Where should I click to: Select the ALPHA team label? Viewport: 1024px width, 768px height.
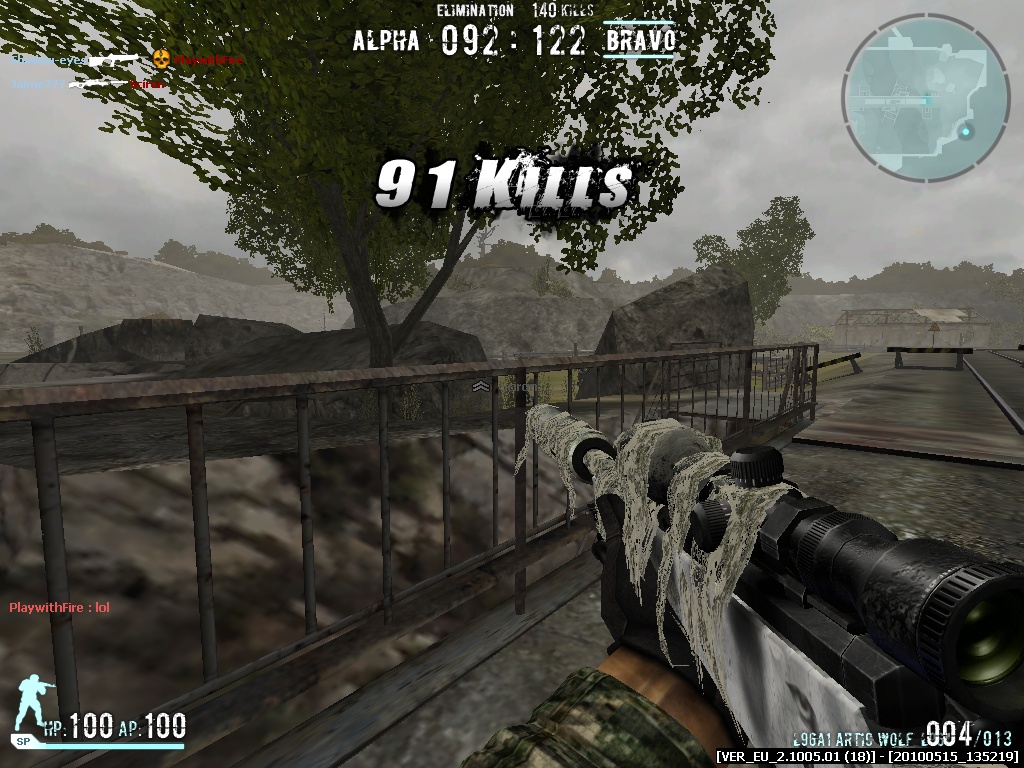coord(386,41)
